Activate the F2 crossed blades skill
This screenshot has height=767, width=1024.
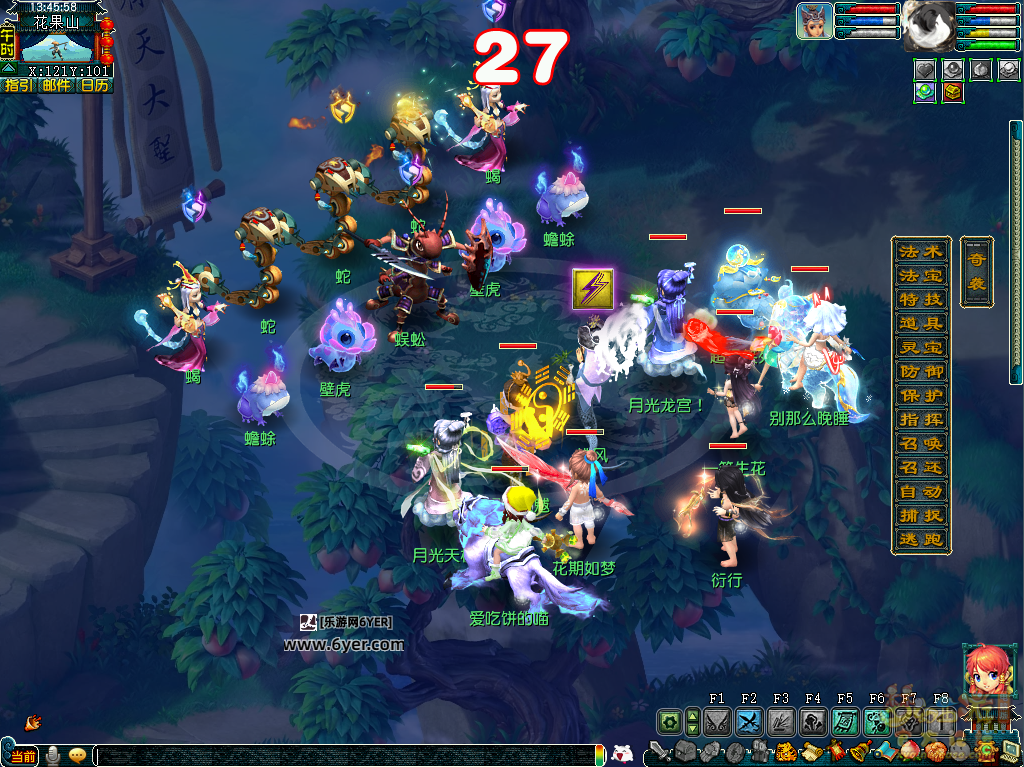tap(749, 721)
